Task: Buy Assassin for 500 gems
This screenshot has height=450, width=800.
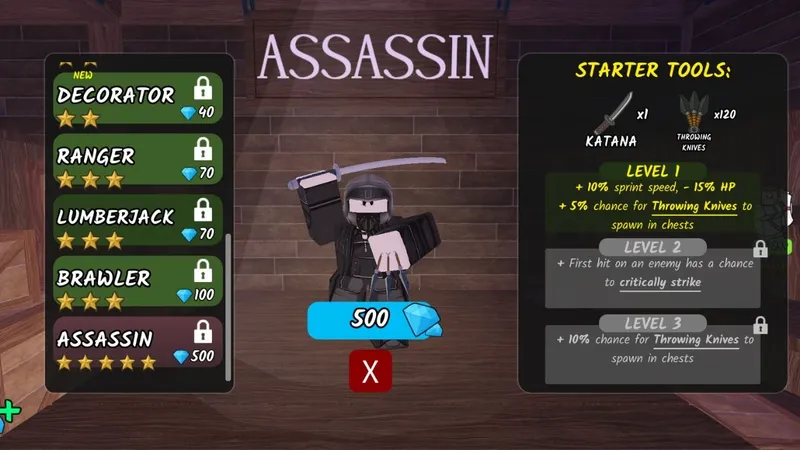Action: point(370,320)
